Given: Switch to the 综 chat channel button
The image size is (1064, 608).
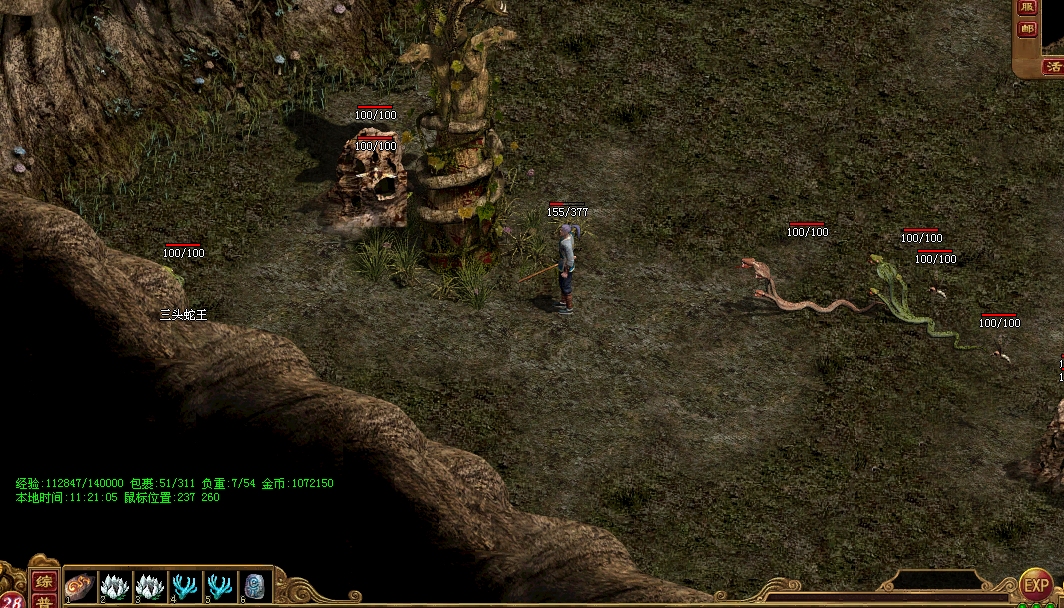Looking at the screenshot, I should pyautogui.click(x=44, y=581).
